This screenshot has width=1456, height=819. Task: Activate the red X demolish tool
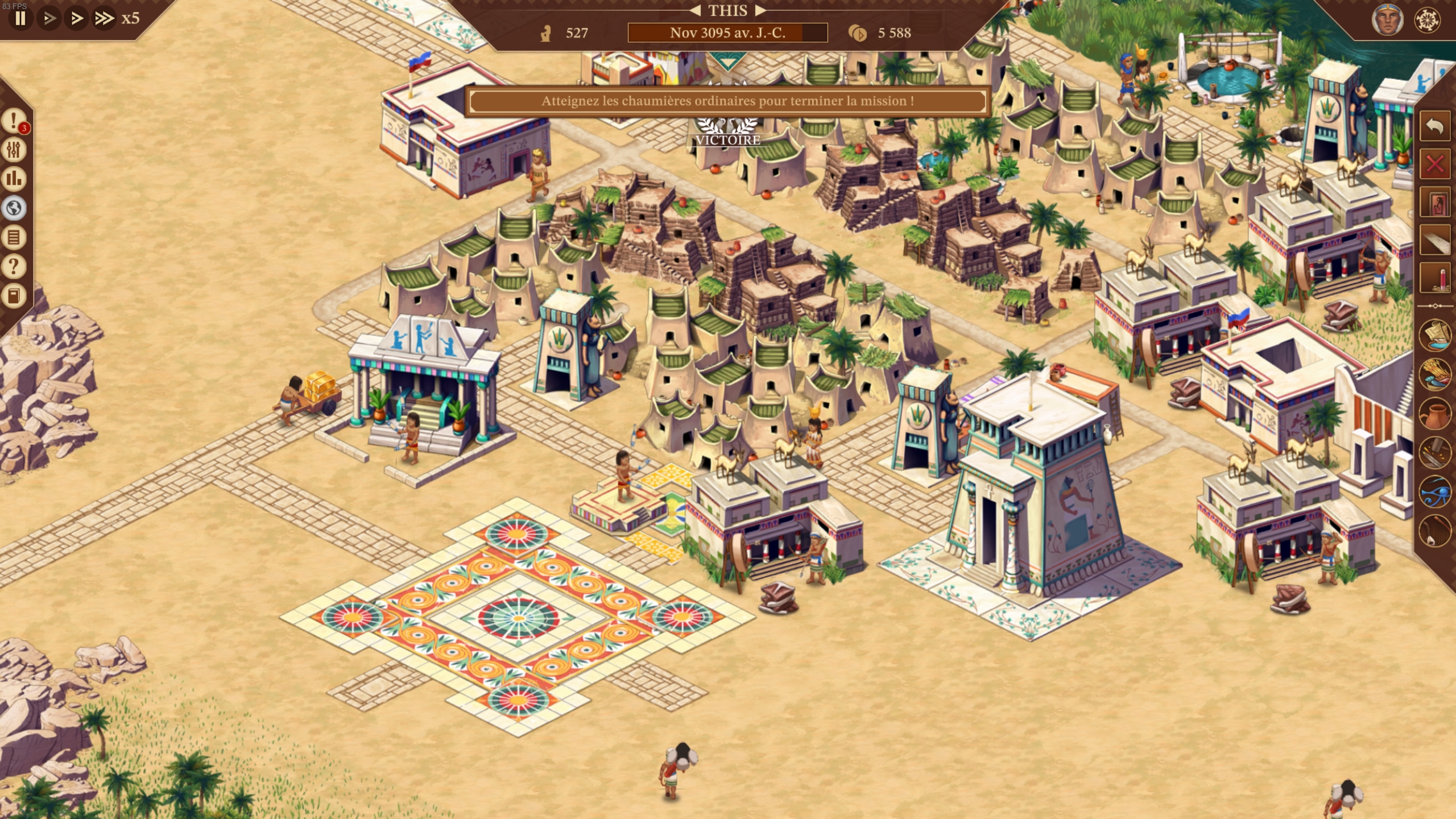pos(1434,165)
